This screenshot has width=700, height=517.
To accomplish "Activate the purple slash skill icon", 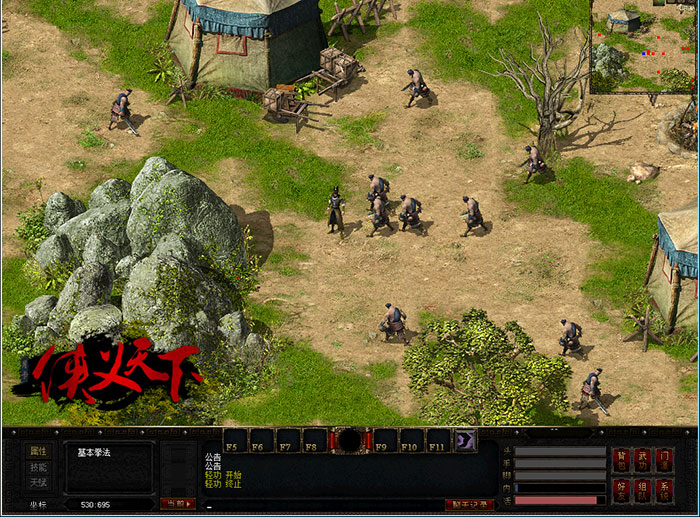I will click(465, 440).
